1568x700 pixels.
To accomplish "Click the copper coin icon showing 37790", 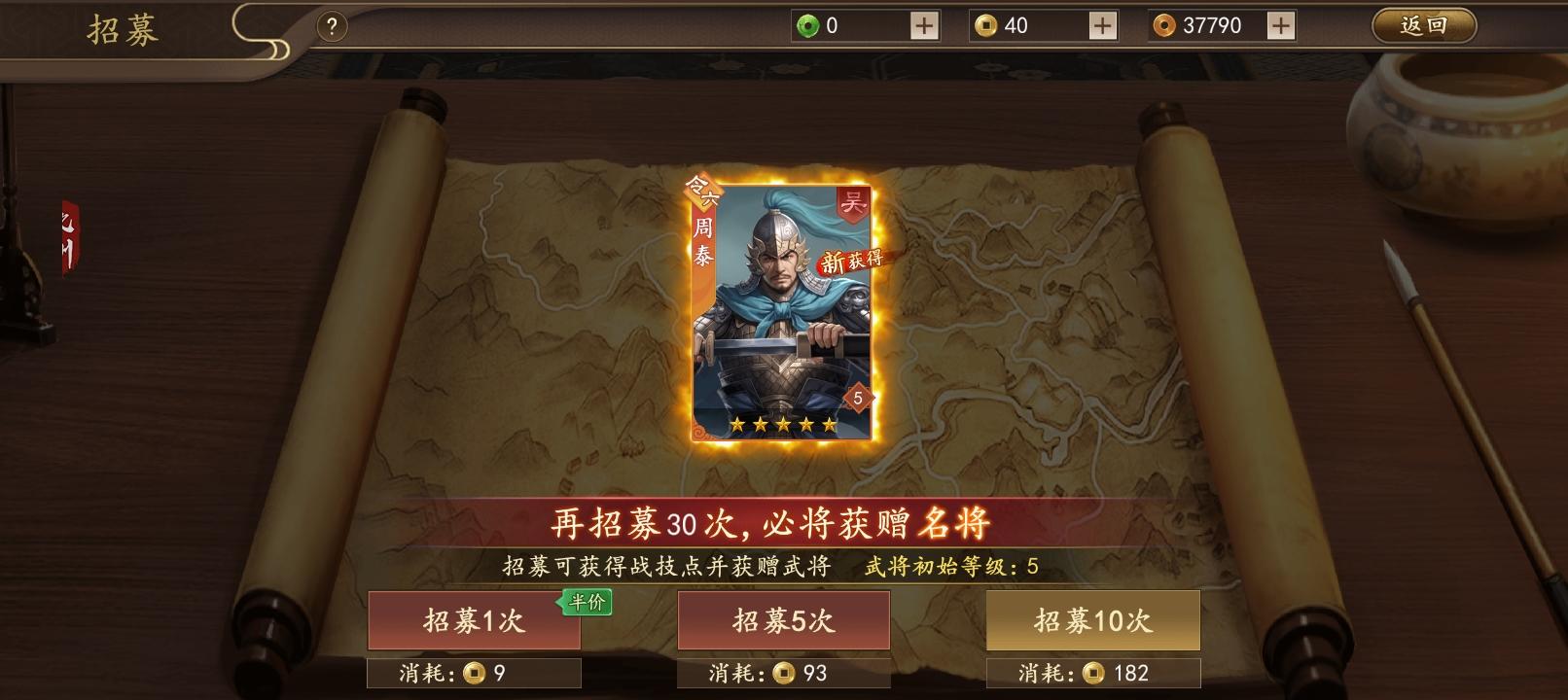I will coord(1163,24).
